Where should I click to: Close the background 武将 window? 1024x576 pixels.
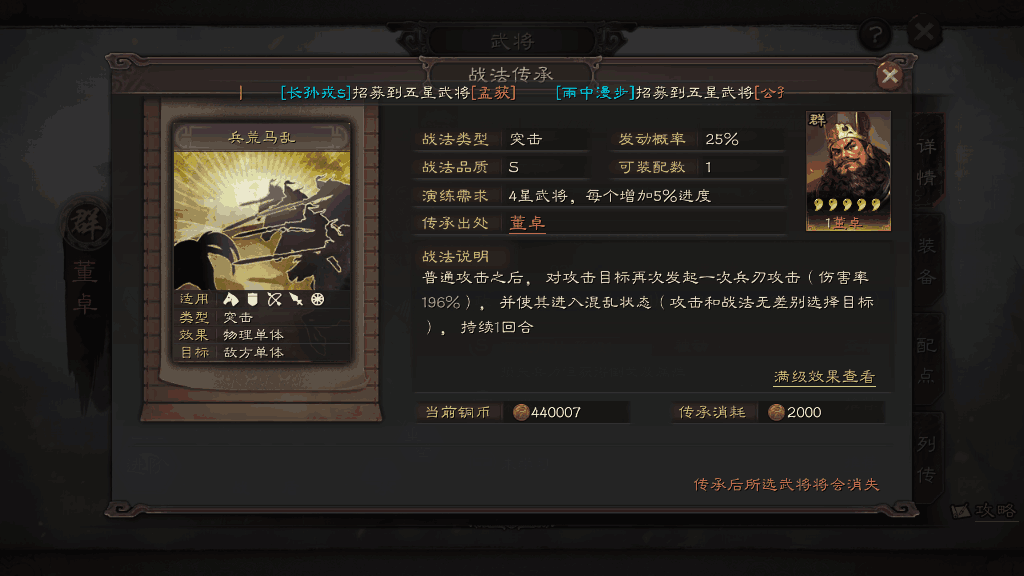pos(925,32)
